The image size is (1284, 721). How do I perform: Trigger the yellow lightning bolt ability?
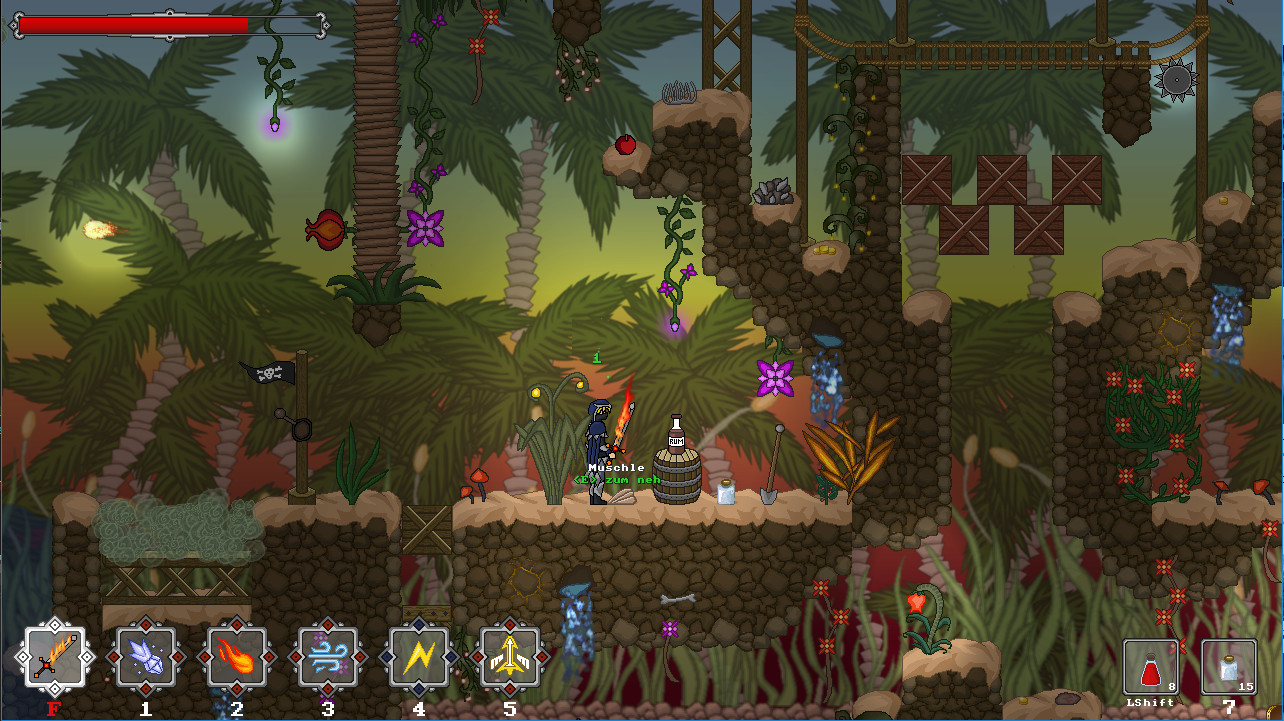[x=418, y=657]
